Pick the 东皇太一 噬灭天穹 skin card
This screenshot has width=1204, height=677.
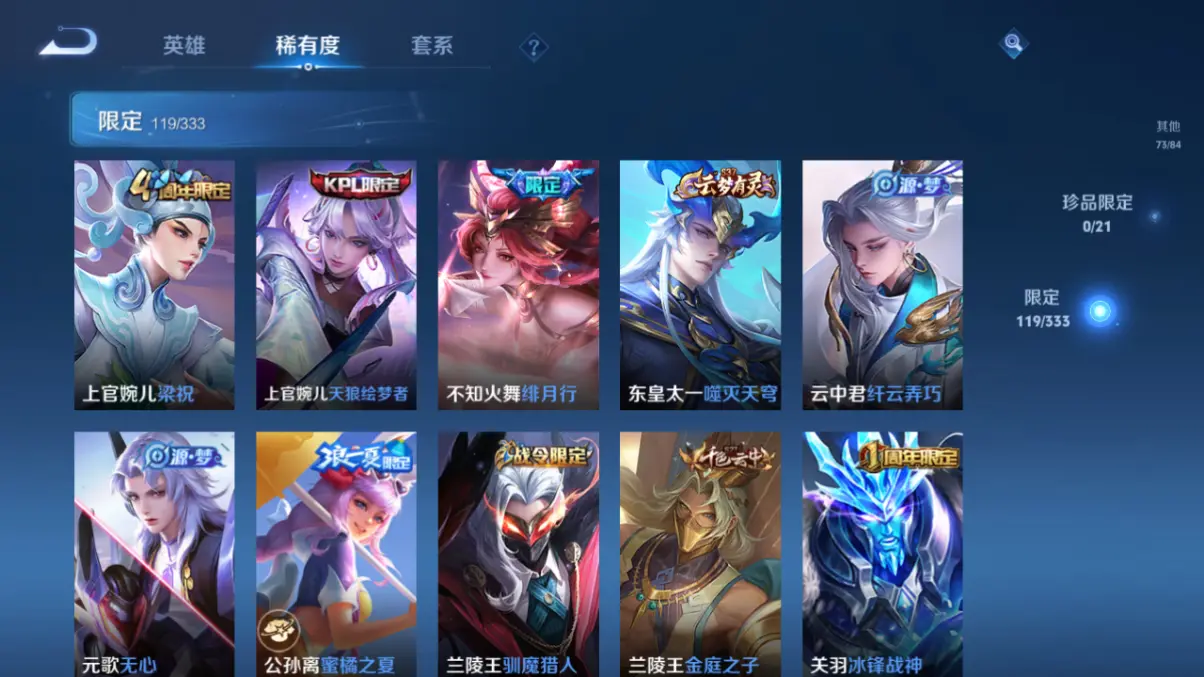click(700, 285)
